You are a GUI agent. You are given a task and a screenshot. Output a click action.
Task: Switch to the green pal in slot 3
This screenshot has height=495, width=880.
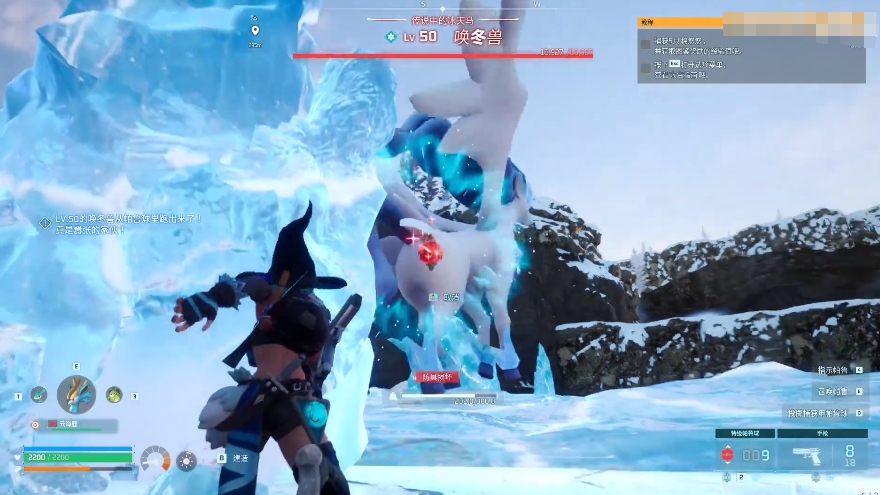[114, 395]
